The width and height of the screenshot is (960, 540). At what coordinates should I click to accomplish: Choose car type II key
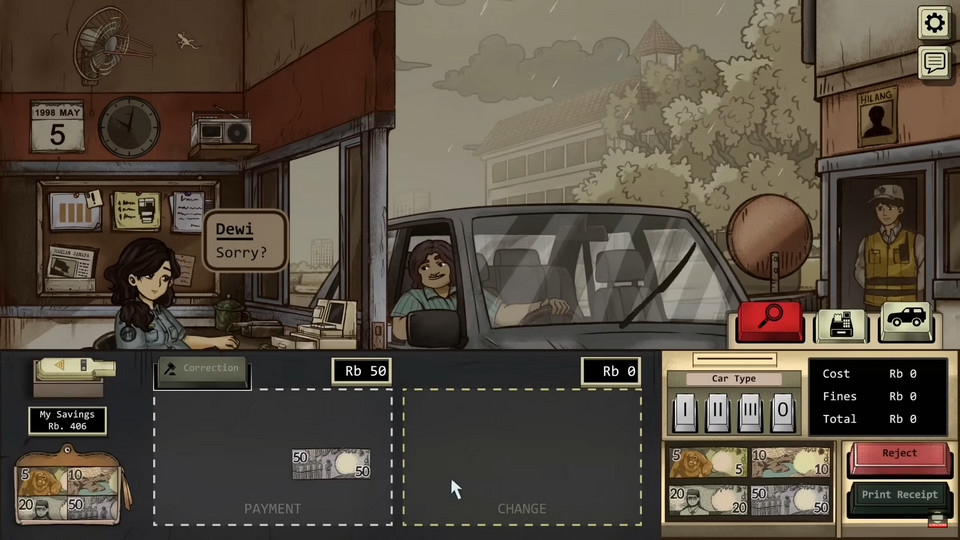tap(716, 410)
